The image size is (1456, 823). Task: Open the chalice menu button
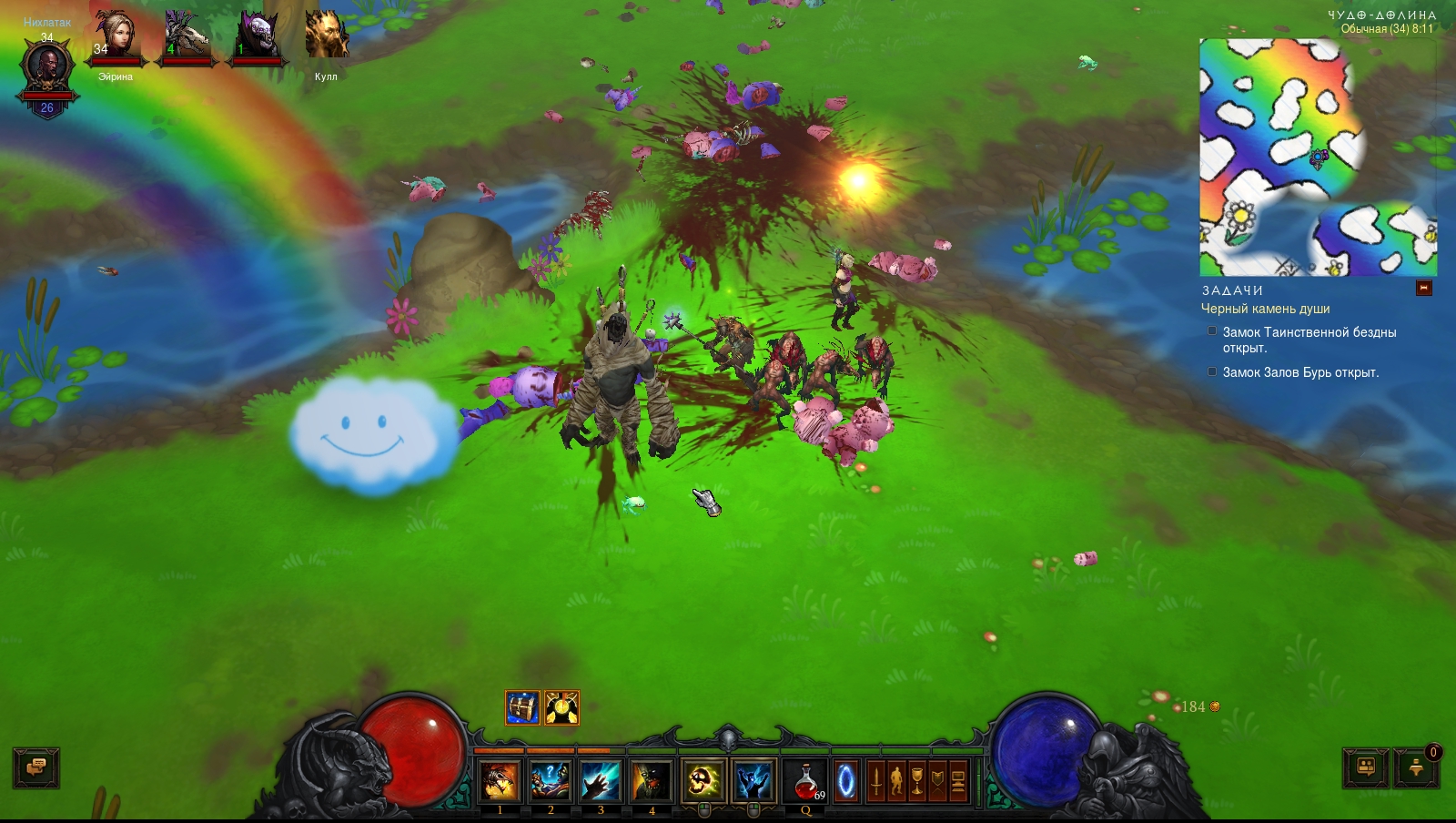pyautogui.click(x=917, y=781)
